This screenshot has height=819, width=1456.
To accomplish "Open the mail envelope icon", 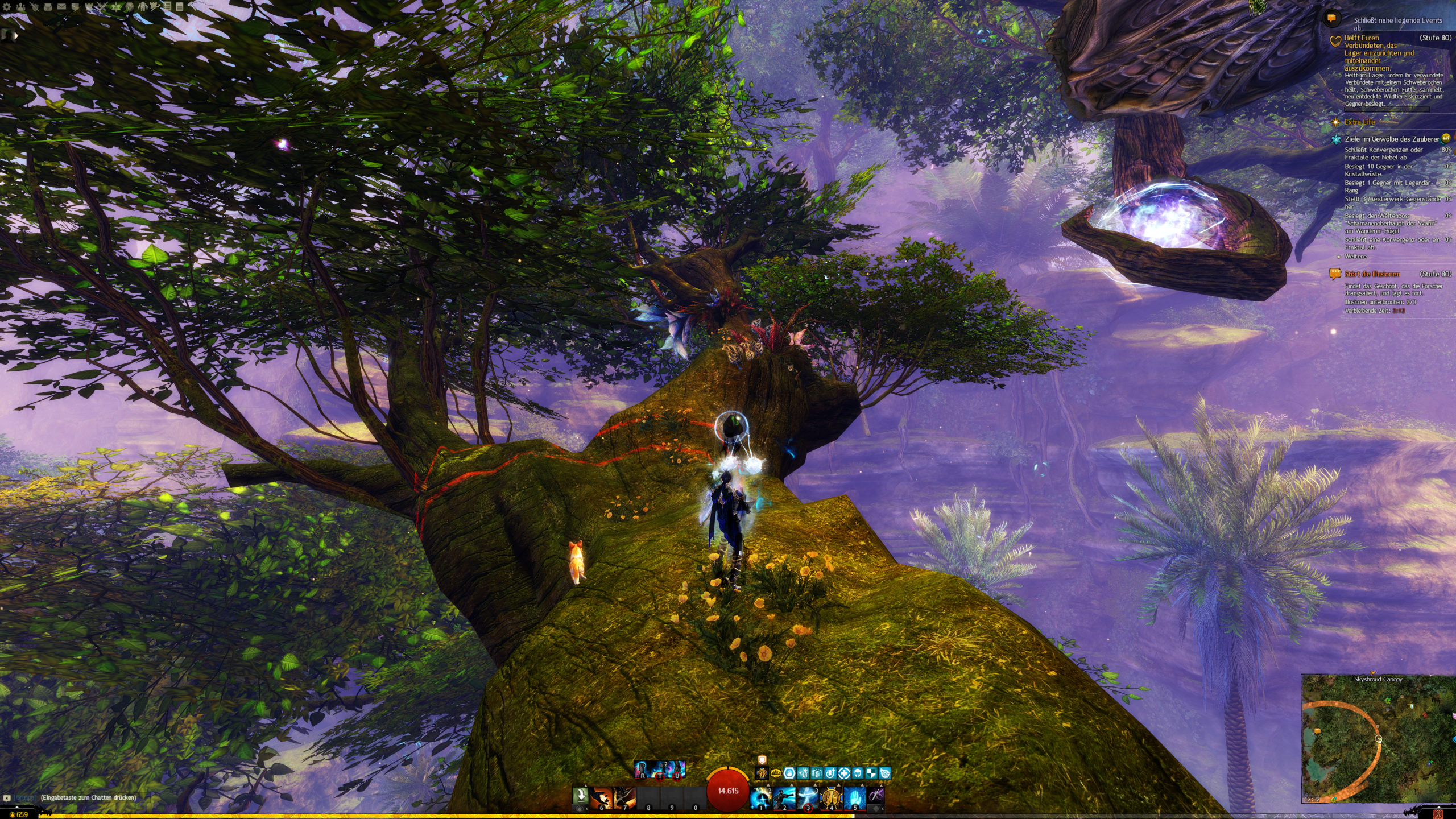I will (61, 7).
